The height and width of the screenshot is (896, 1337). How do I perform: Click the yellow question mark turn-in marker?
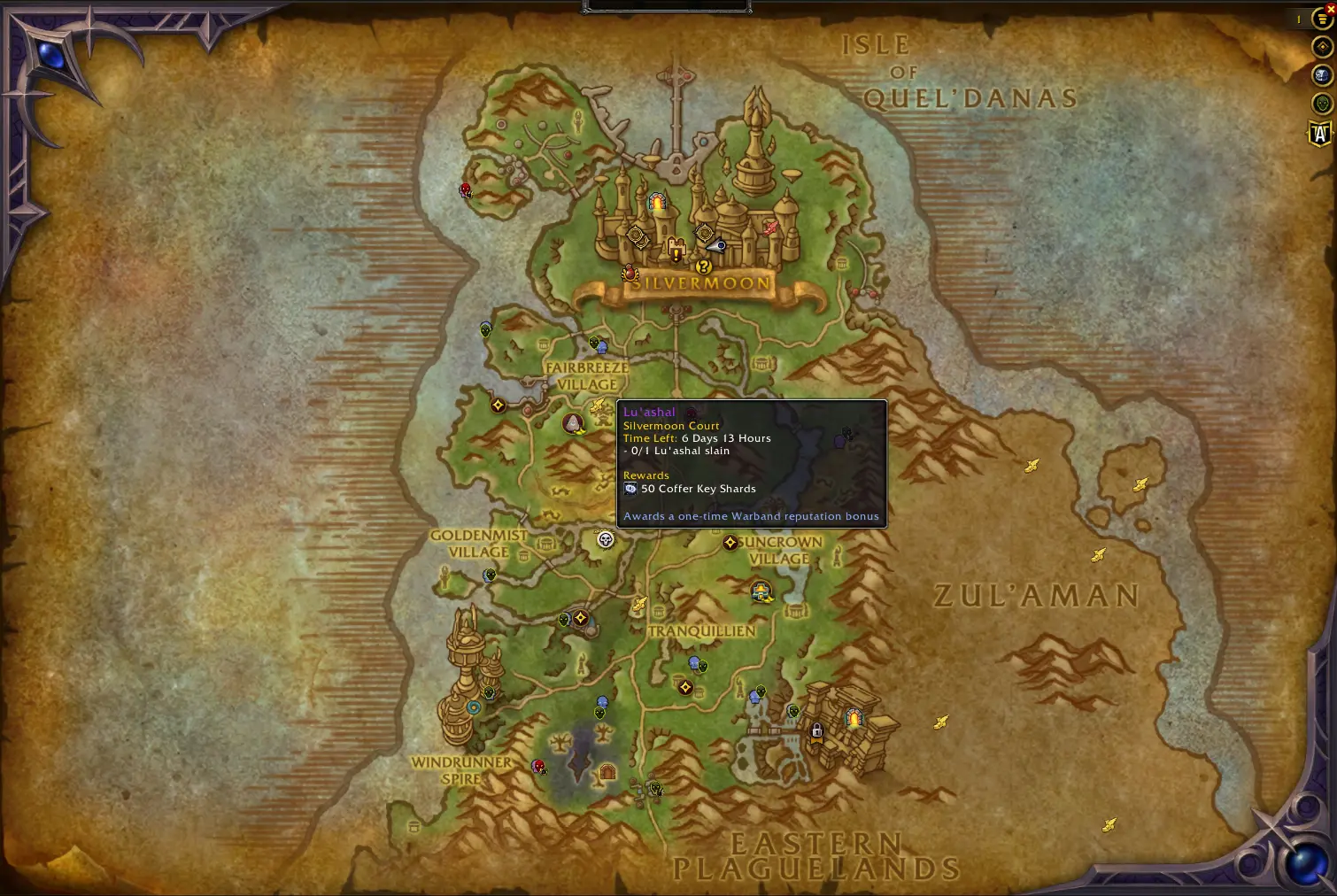(703, 267)
